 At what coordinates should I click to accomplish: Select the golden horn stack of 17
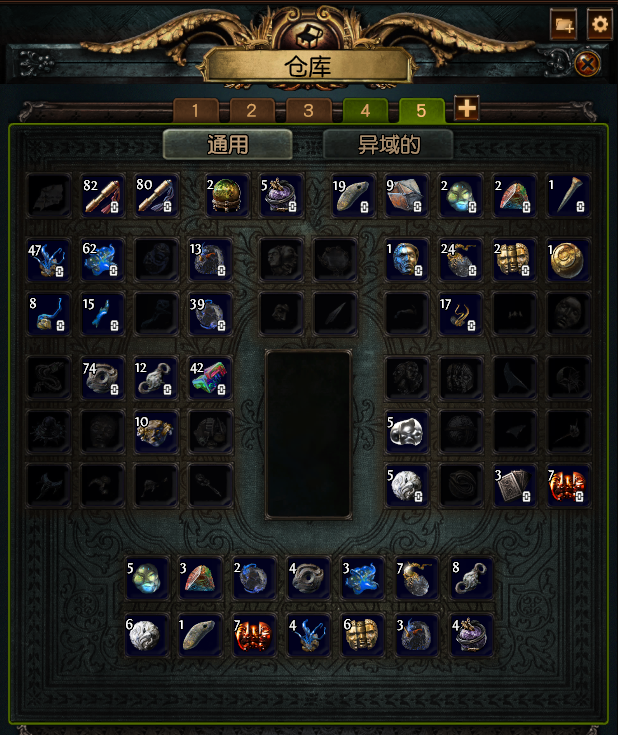[461, 314]
